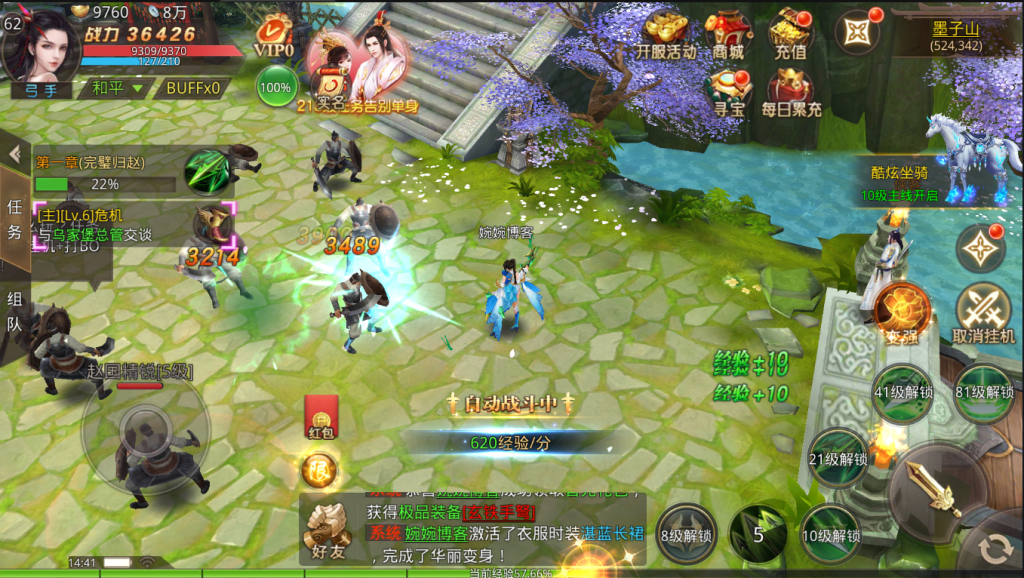1024x578 pixels.
Task: Open the player portrait panel
Action: click(x=40, y=42)
